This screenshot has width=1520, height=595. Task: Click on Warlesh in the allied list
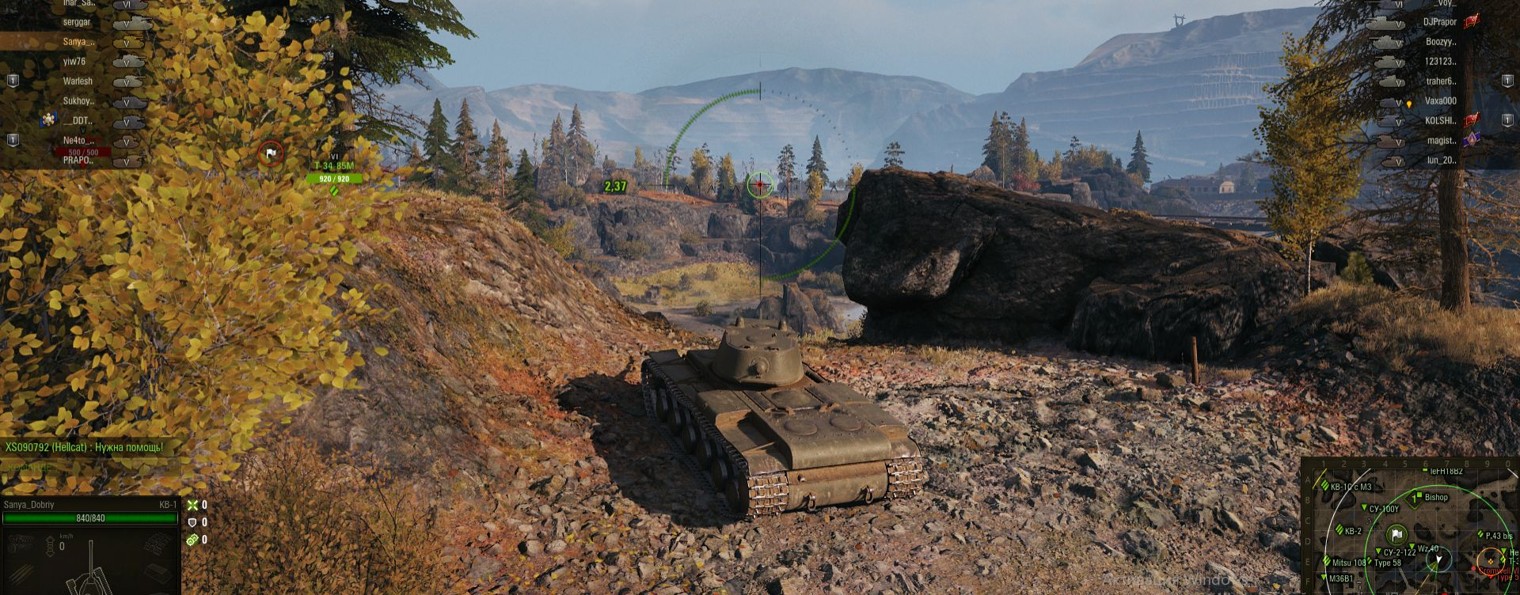(x=78, y=81)
